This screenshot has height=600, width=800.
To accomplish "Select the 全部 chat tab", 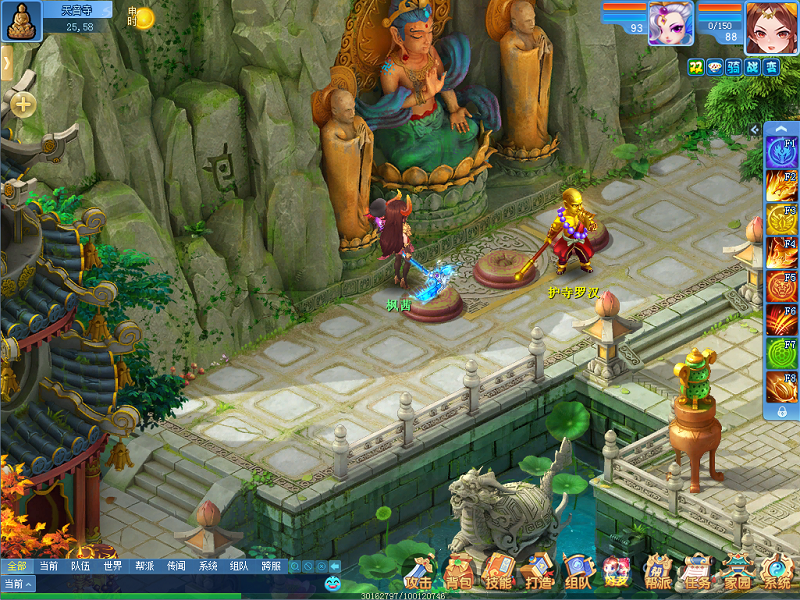I will (16, 566).
